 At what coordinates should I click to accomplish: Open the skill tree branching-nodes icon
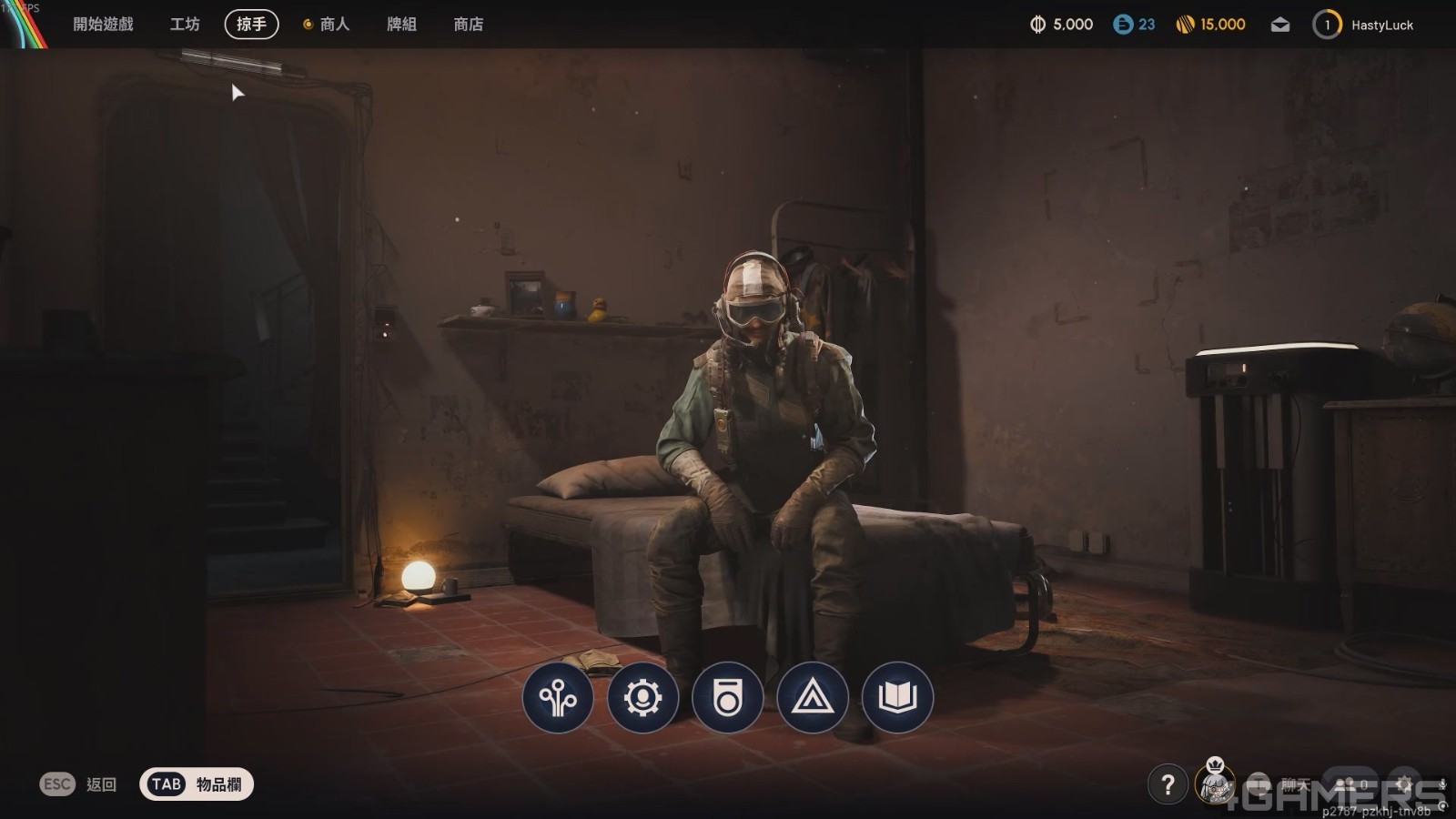[x=558, y=698]
